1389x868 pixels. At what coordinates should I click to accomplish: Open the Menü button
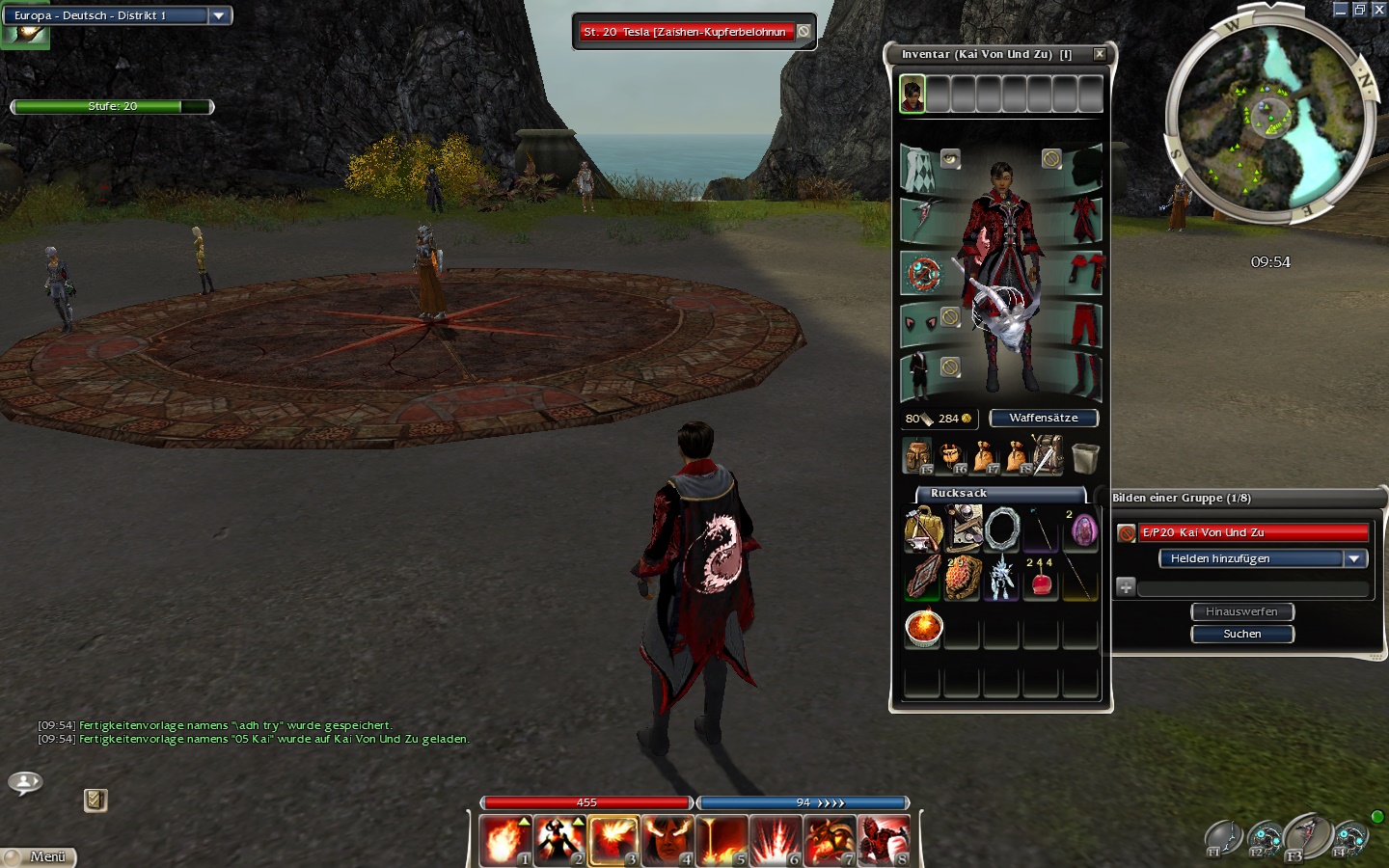coord(39,856)
